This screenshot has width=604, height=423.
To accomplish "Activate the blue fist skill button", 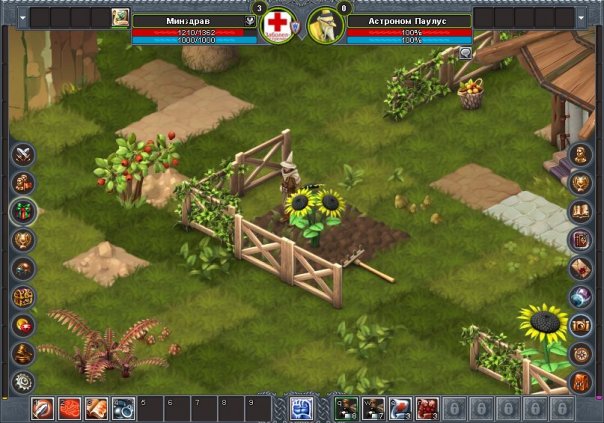I will pyautogui.click(x=301, y=408).
